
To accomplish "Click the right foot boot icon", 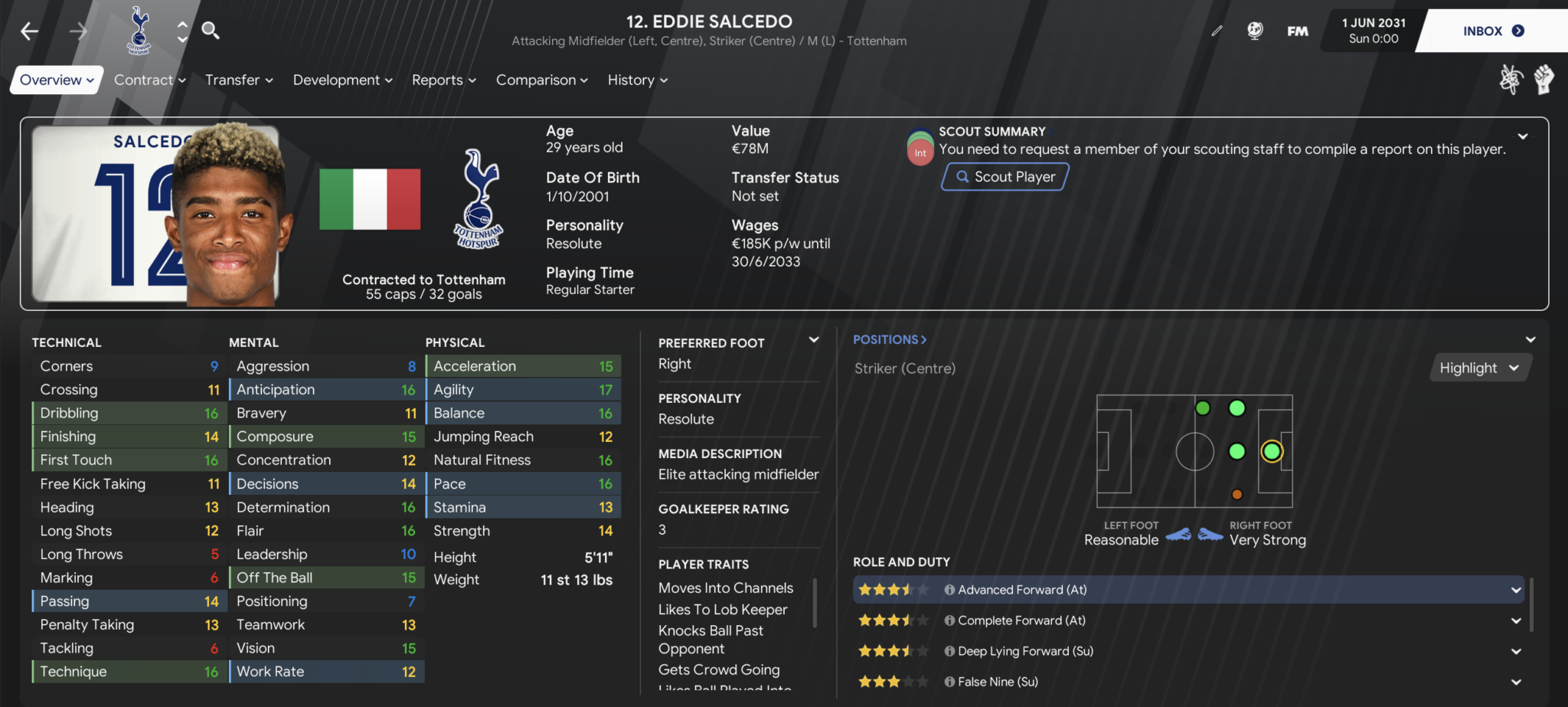I will point(1210,536).
